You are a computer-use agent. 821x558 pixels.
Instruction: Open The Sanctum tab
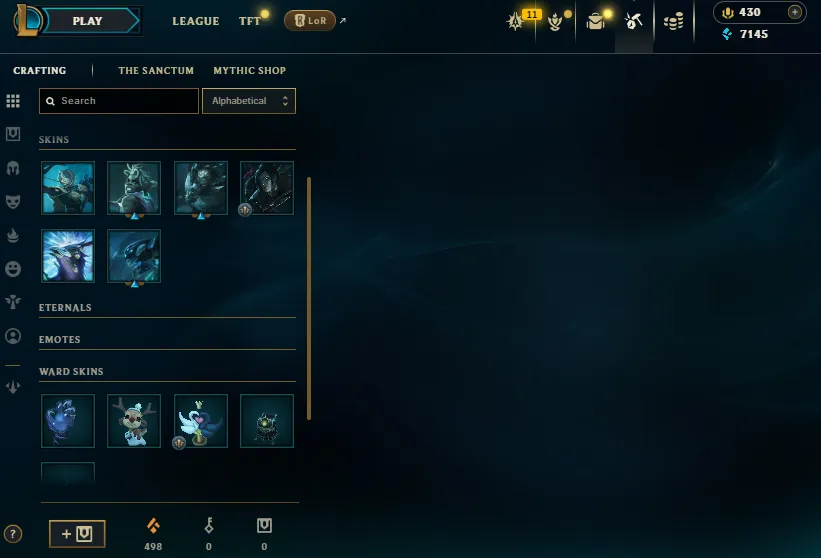(156, 71)
